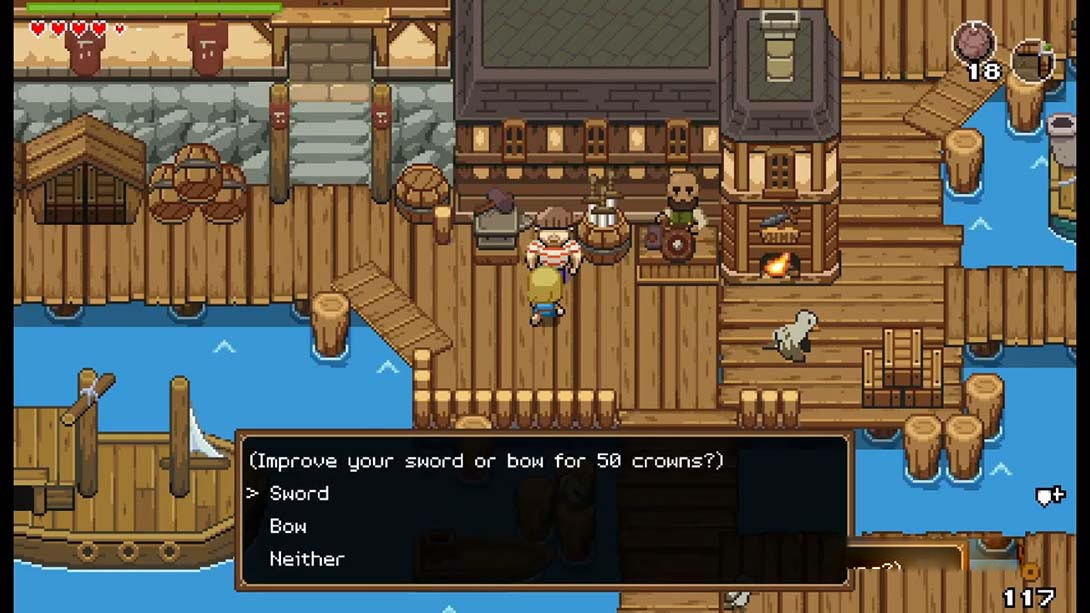The image size is (1090, 613).
Task: Choose the Sword upgrade option
Action: tap(299, 493)
